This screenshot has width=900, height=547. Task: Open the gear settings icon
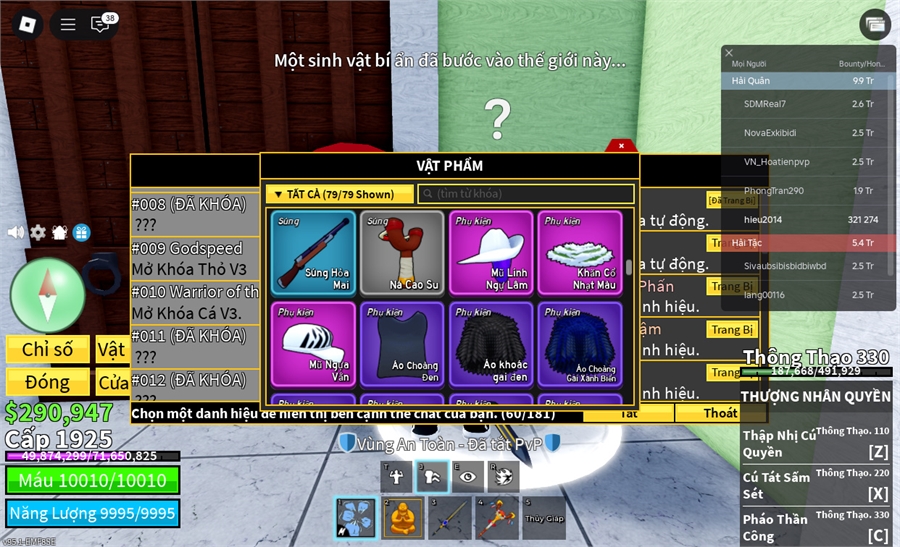coord(37,232)
